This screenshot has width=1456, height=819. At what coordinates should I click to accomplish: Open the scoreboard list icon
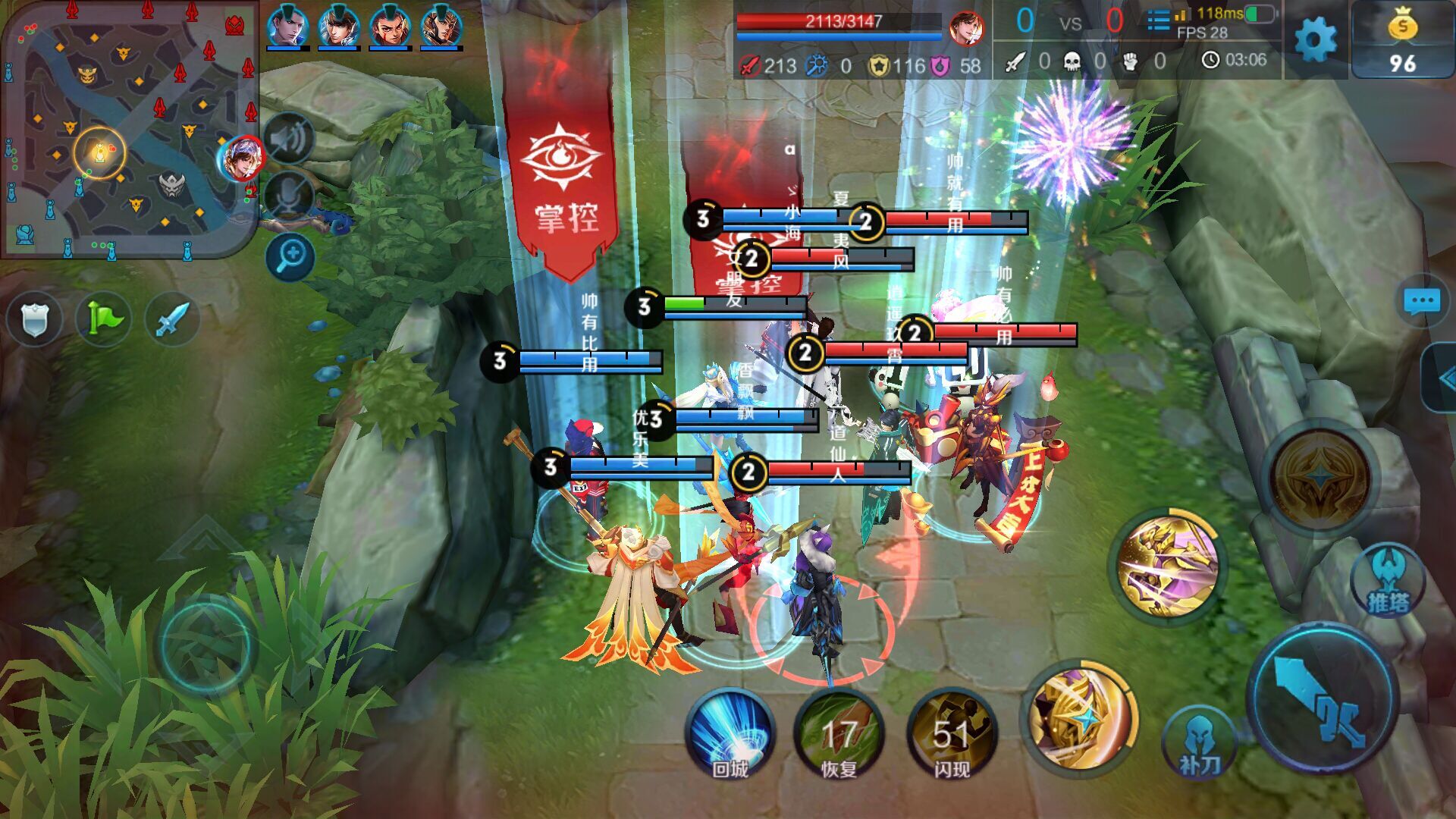click(1158, 20)
